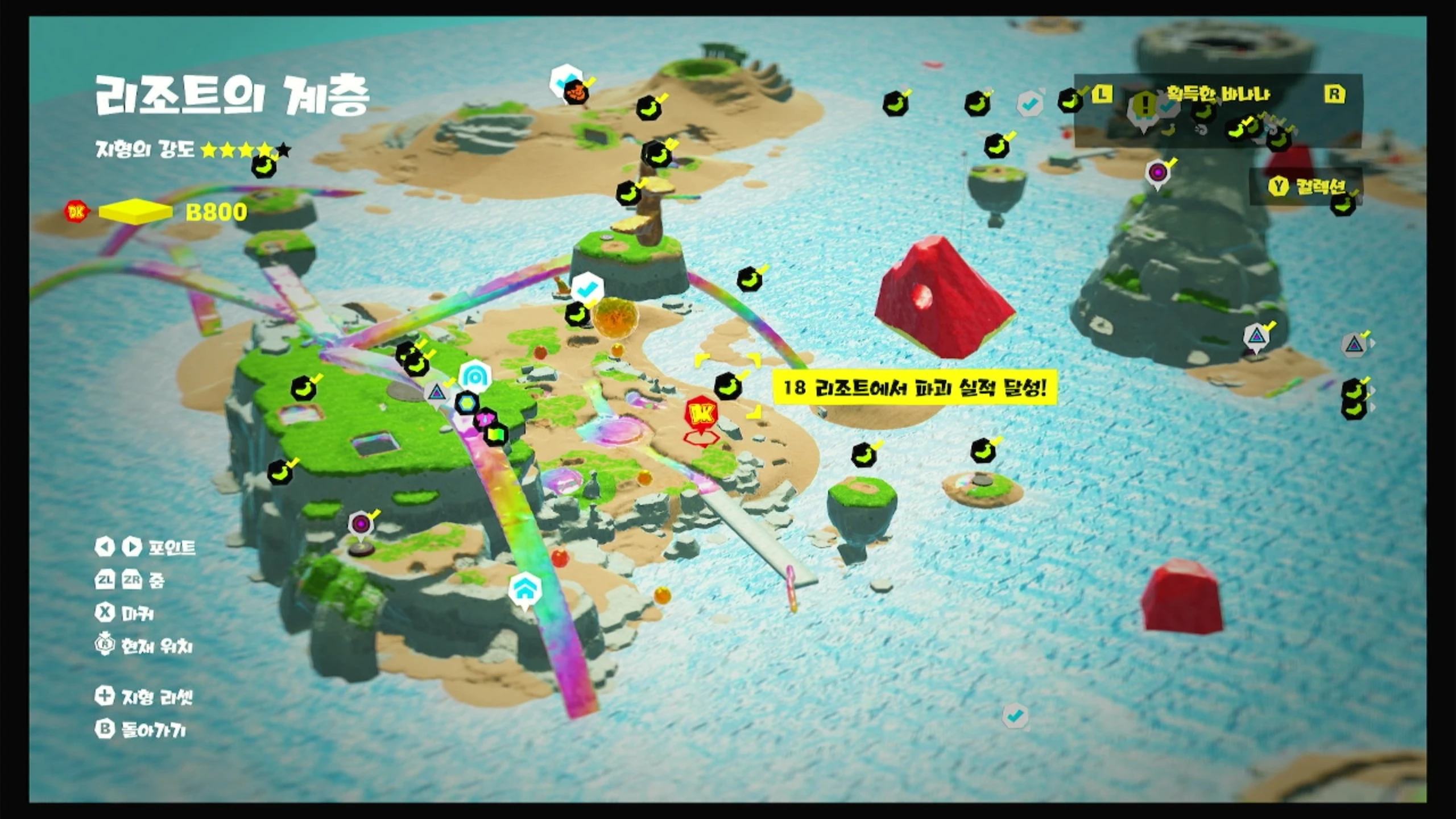Choose the 돌아가기 return option
This screenshot has height=819, width=1456.
(142, 730)
